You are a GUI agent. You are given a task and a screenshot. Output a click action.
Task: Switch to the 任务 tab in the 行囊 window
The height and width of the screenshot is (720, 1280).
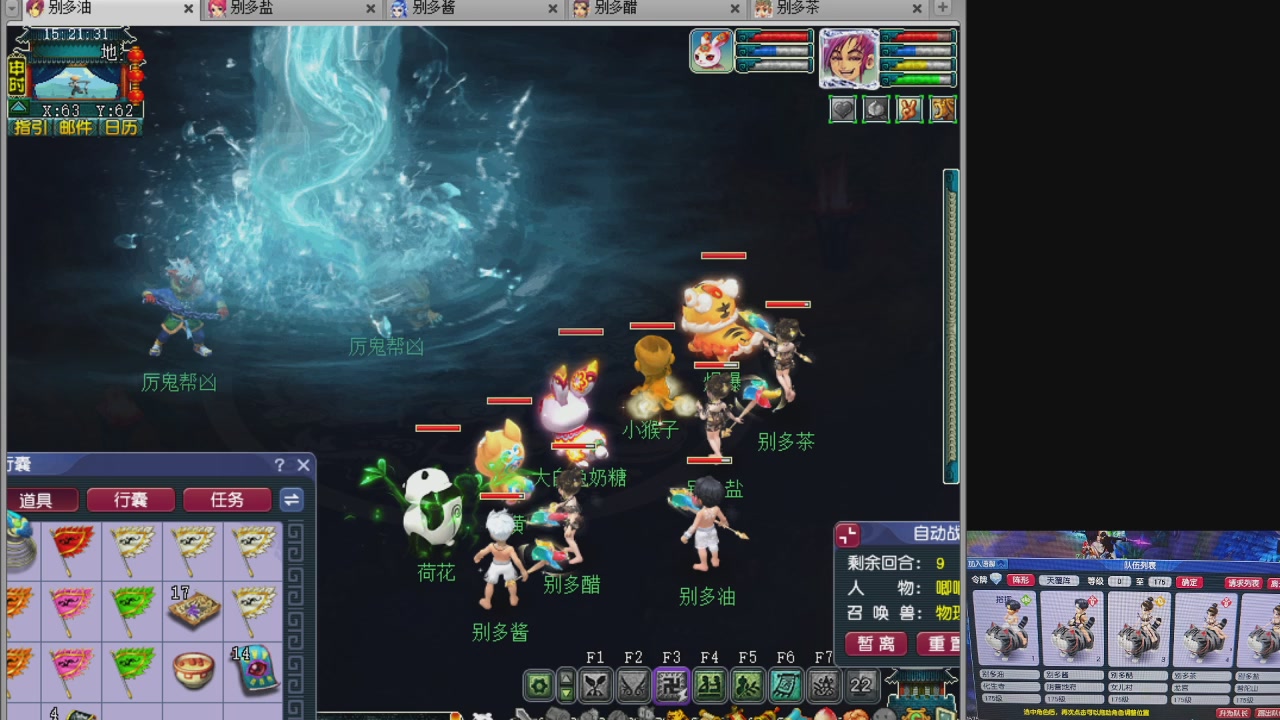226,500
